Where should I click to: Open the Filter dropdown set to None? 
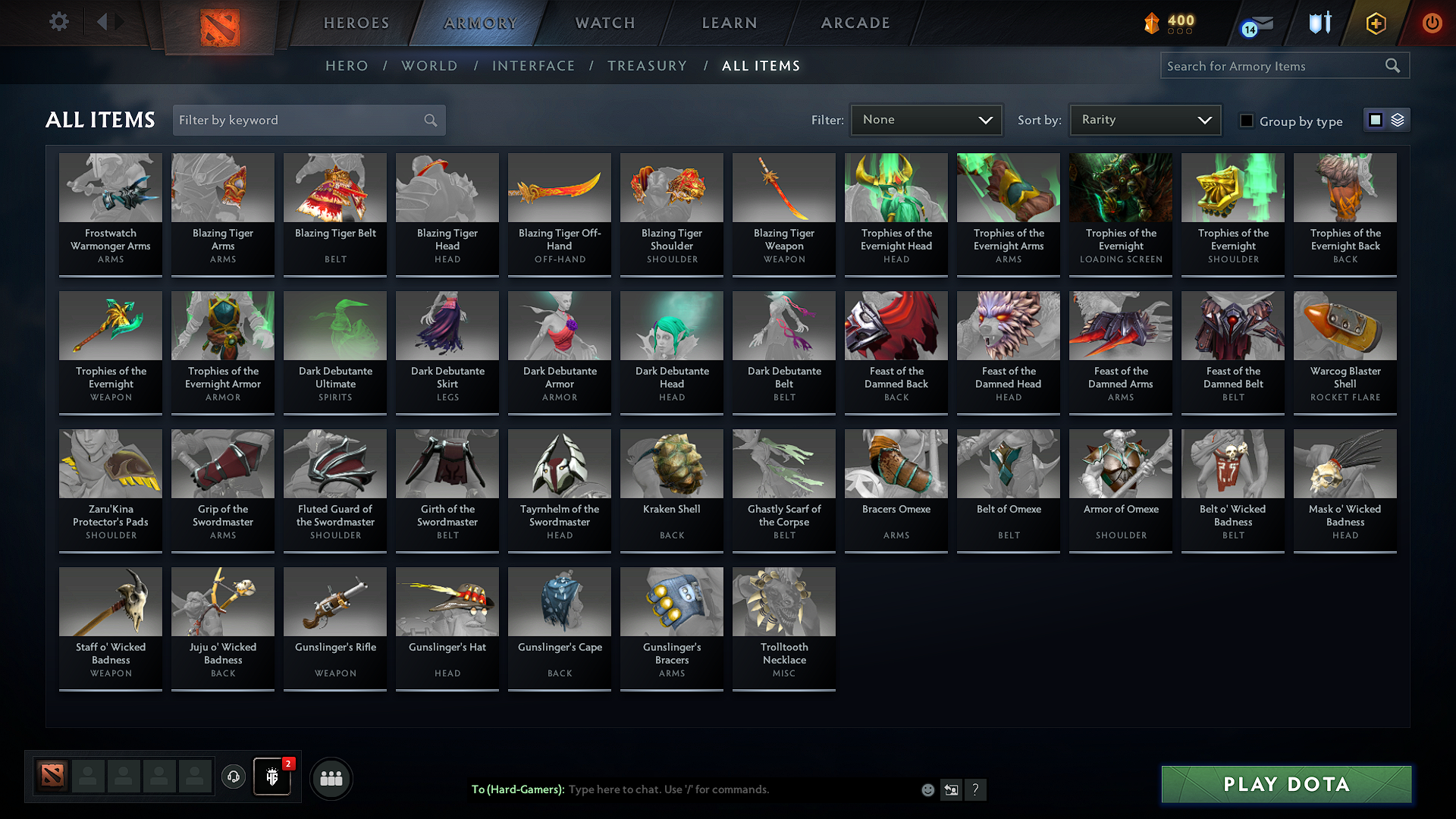click(x=926, y=119)
